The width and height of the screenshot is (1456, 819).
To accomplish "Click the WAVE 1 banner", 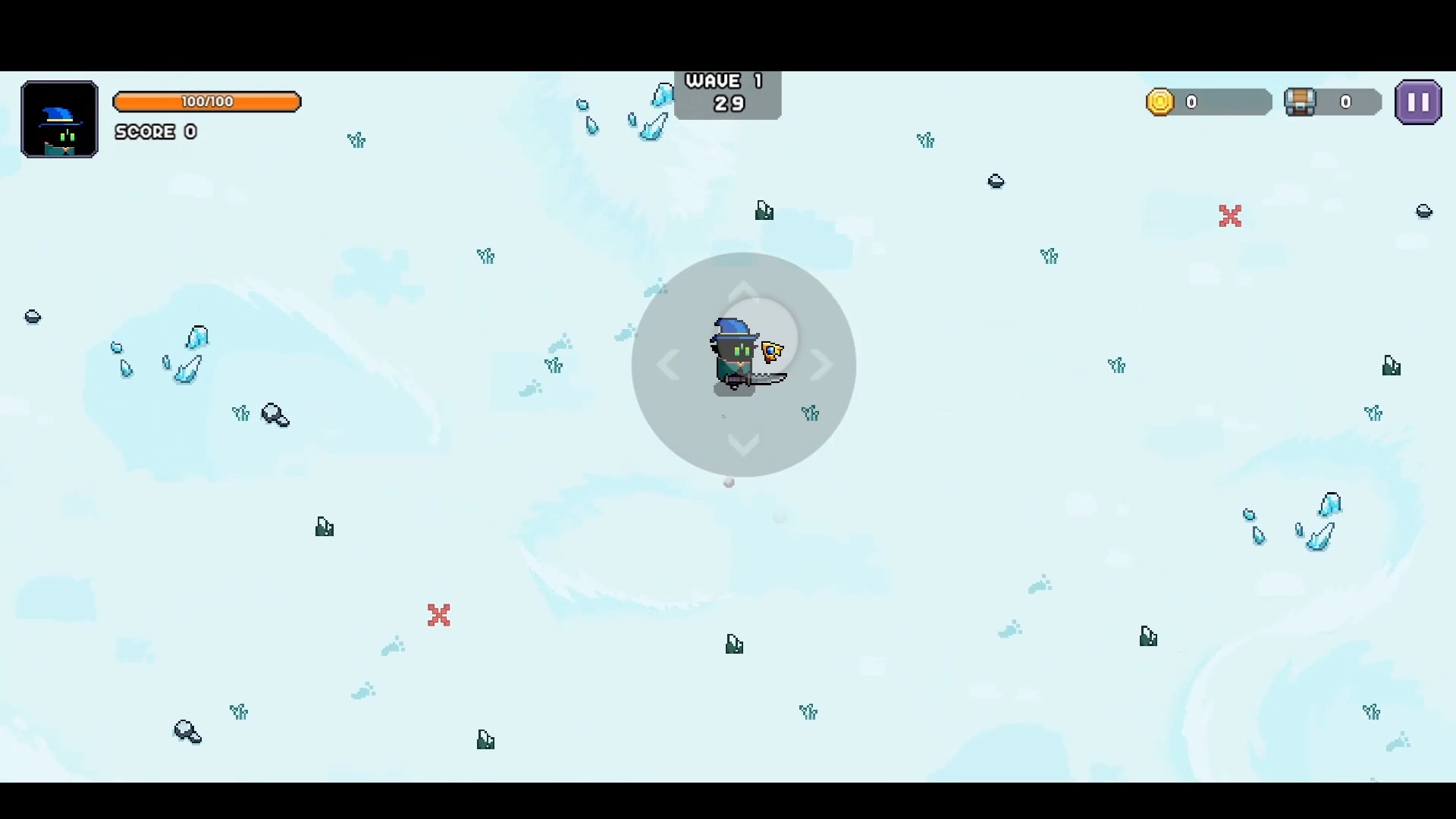I will click(726, 80).
